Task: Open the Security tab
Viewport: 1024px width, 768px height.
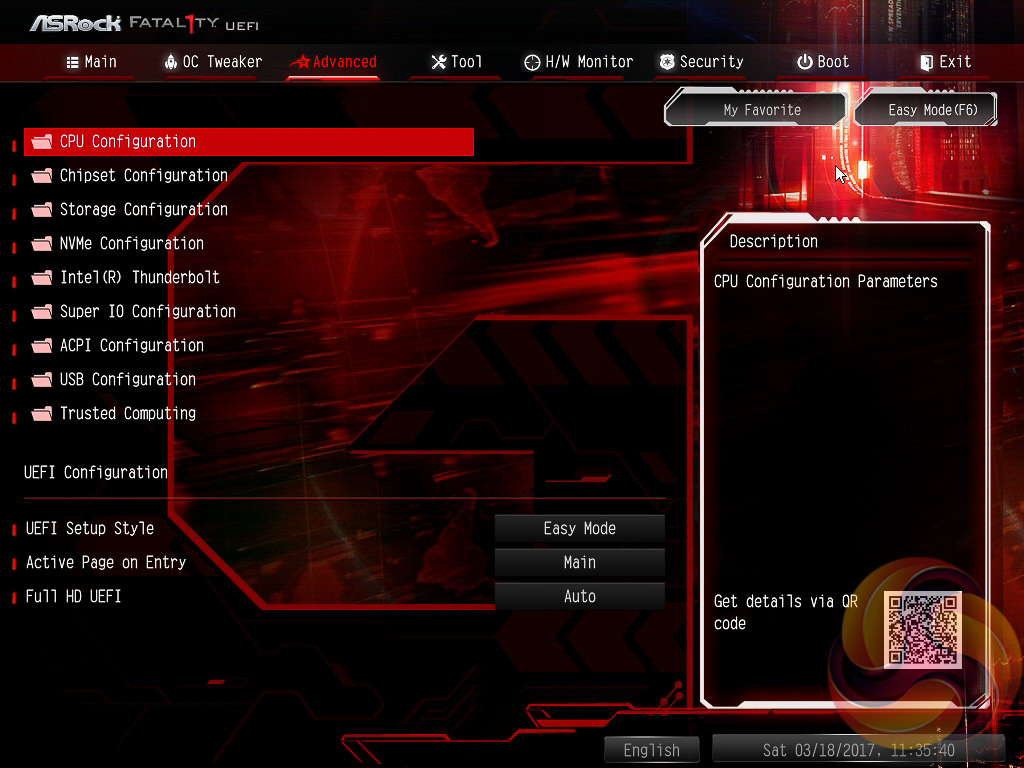Action: [701, 62]
